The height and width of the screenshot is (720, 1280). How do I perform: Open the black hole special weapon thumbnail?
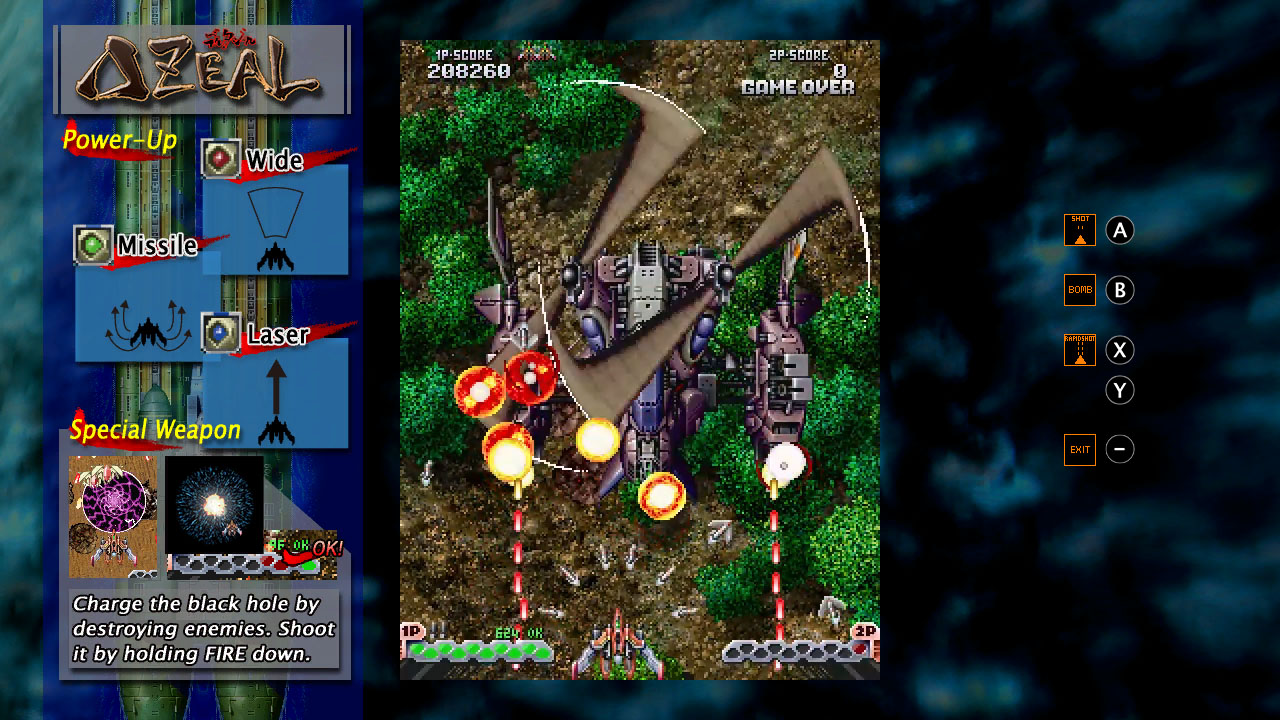click(113, 516)
